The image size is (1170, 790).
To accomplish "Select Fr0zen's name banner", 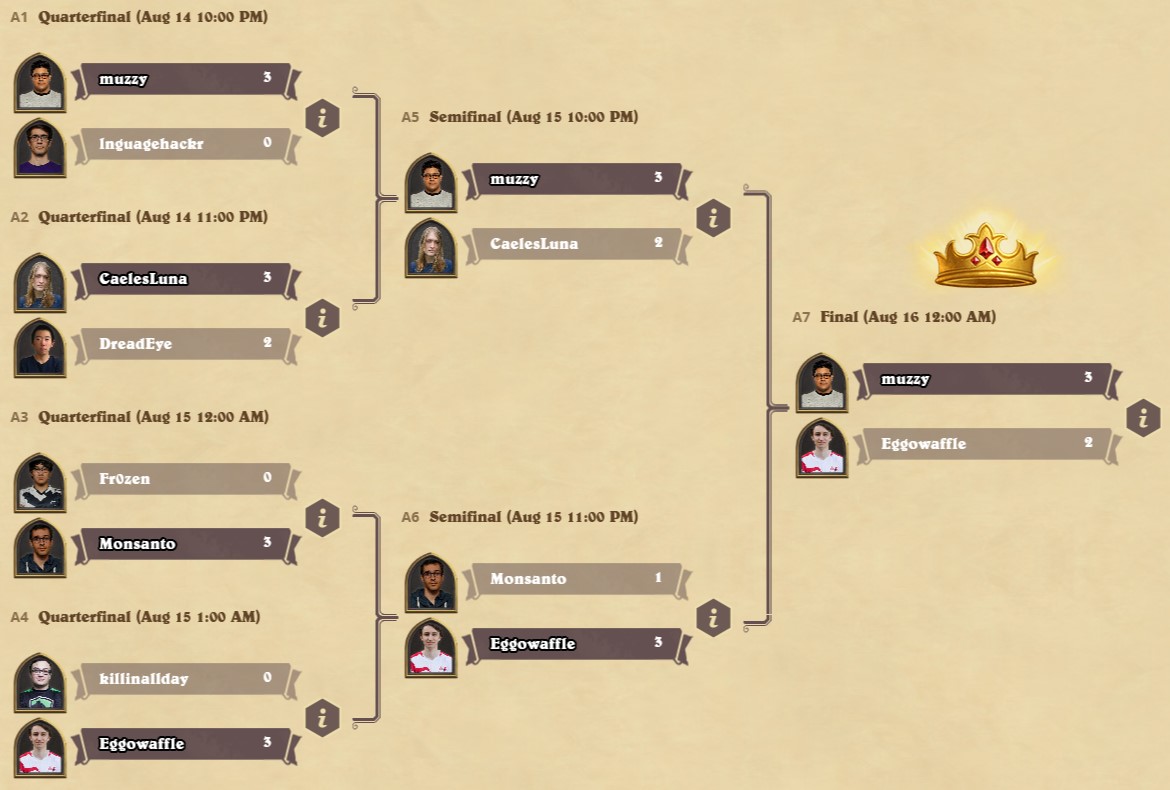I will tap(185, 479).
